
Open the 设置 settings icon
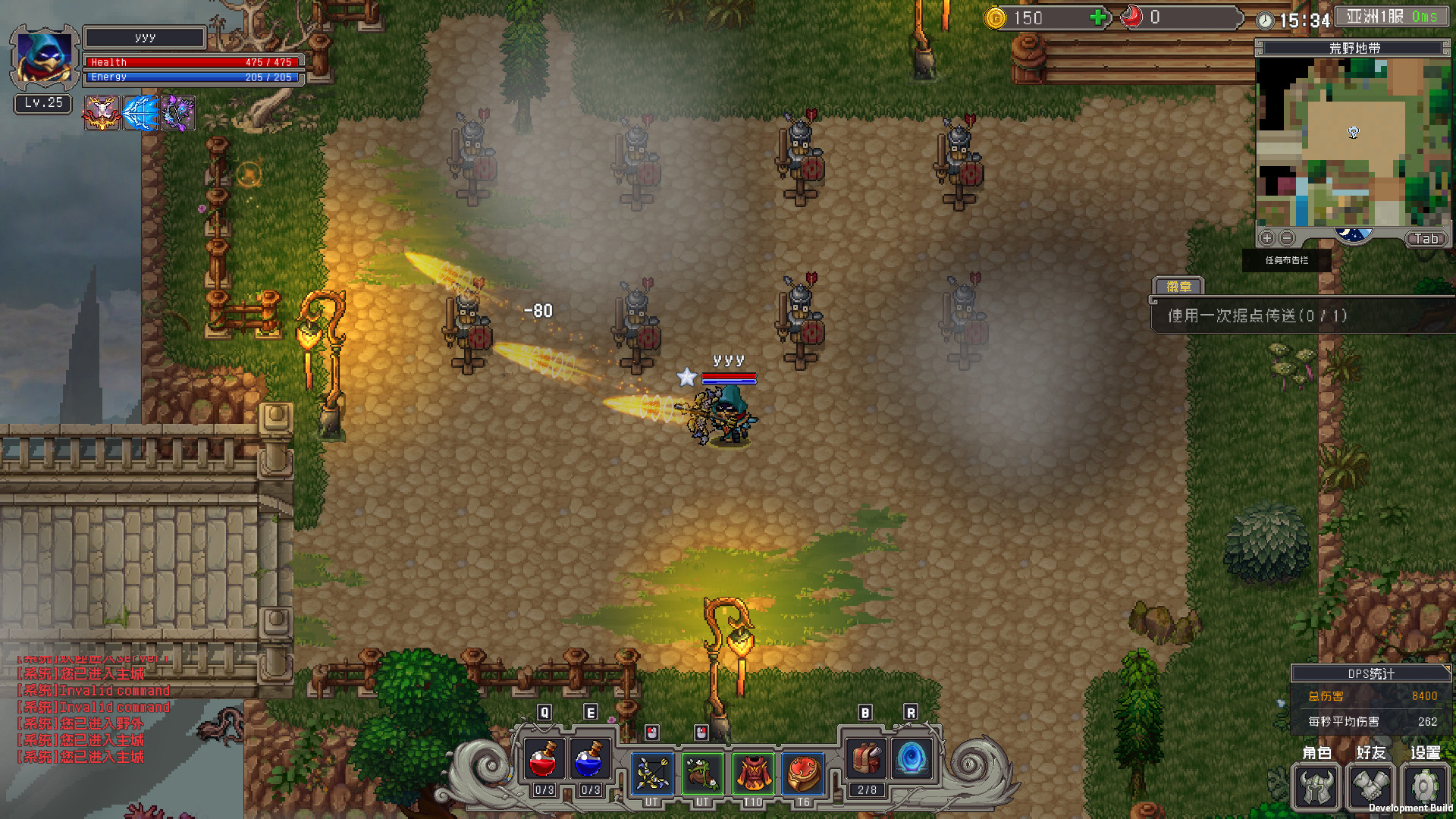tap(1424, 787)
